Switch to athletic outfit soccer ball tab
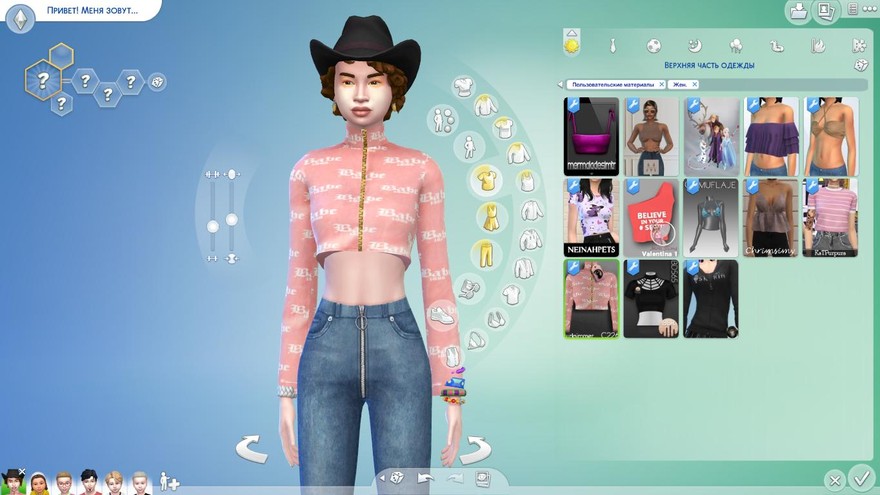 pos(653,45)
